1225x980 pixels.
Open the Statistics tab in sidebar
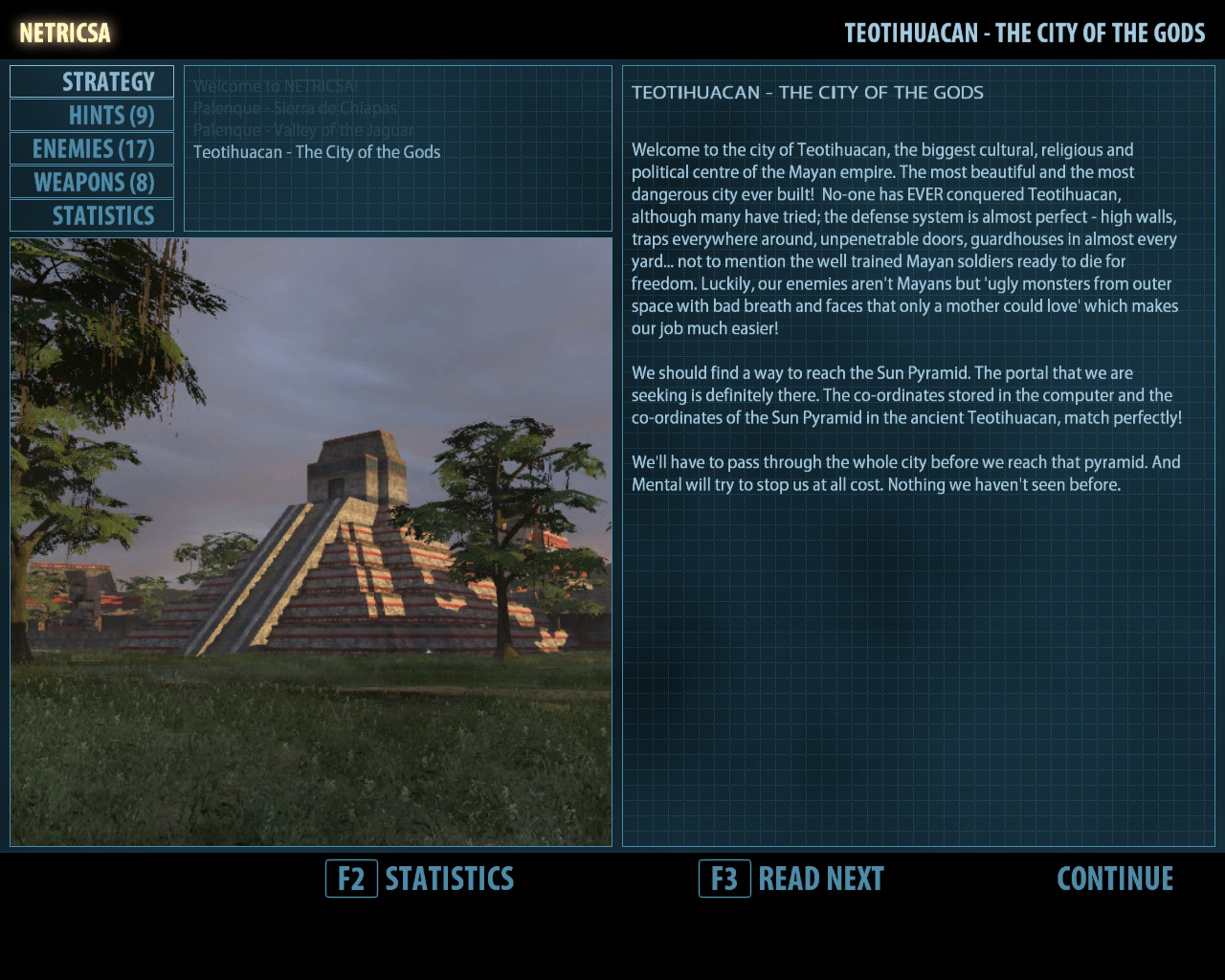[93, 216]
